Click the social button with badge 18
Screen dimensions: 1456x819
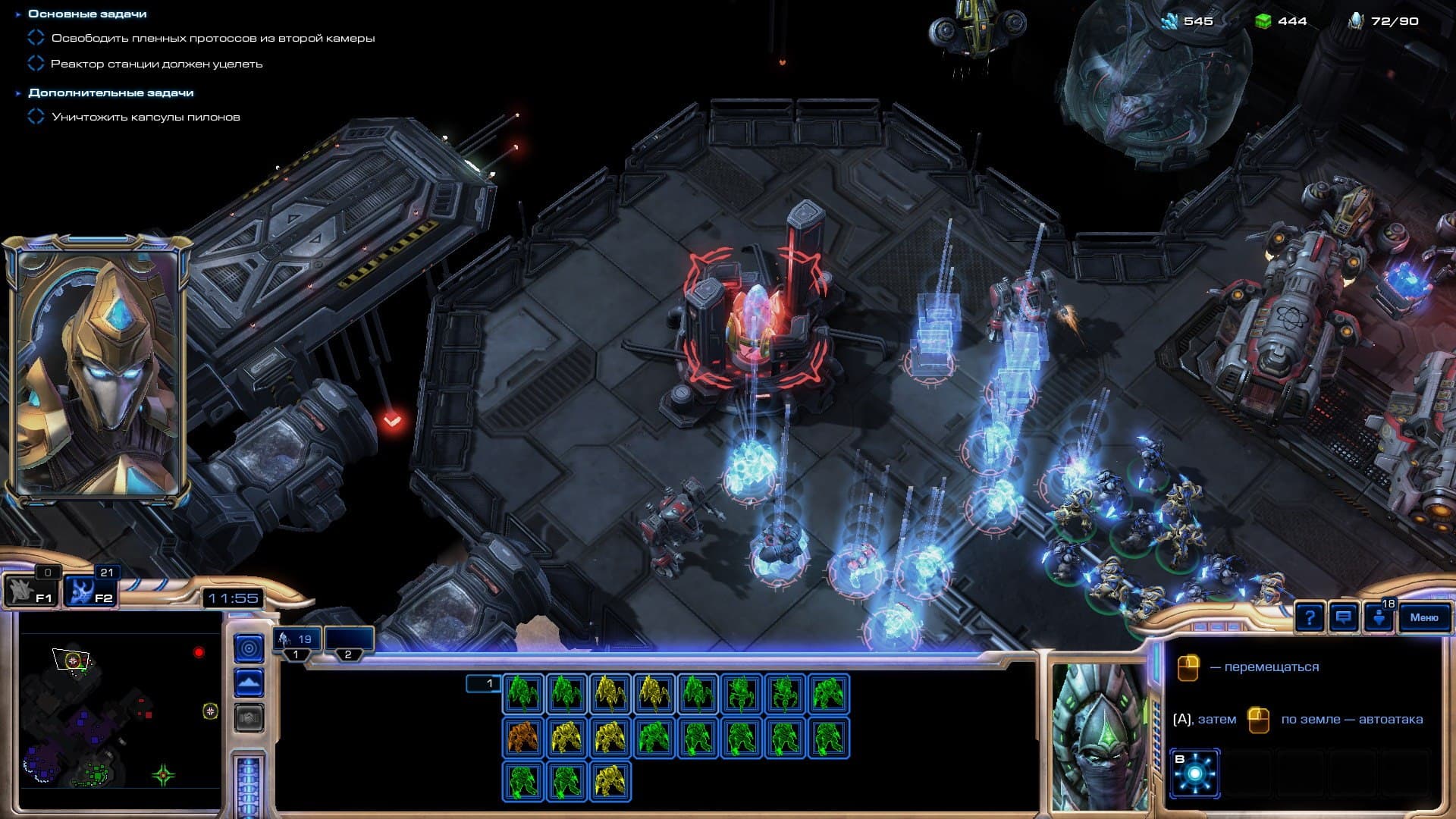point(1379,617)
